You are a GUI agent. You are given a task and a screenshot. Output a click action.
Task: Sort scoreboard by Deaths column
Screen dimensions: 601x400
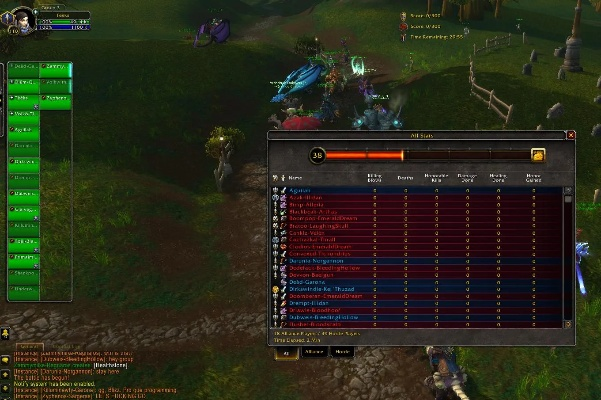pyautogui.click(x=405, y=178)
